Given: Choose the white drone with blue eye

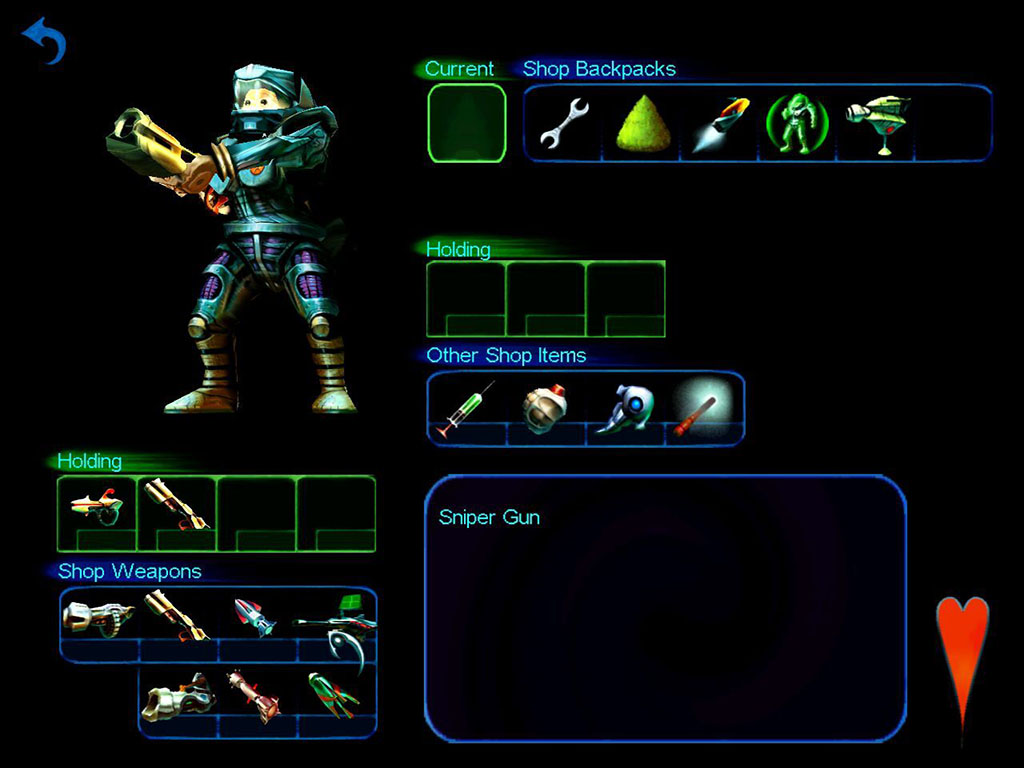Looking at the screenshot, I should pyautogui.click(x=625, y=408).
